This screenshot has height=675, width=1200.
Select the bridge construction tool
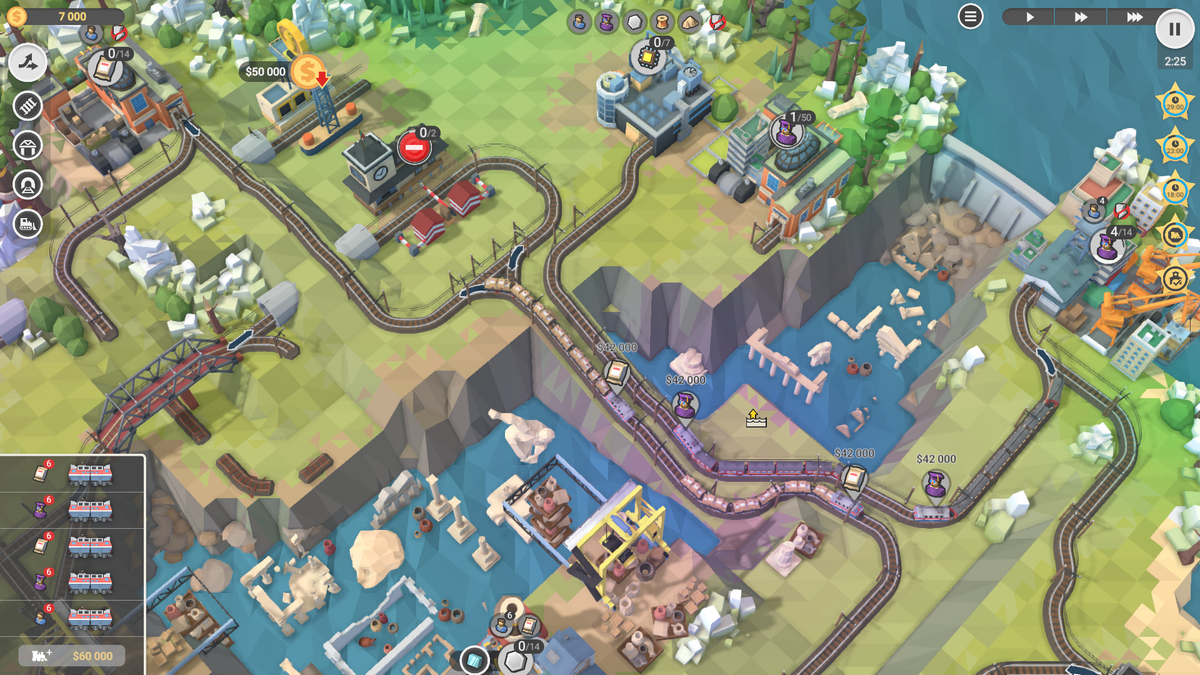(x=28, y=146)
